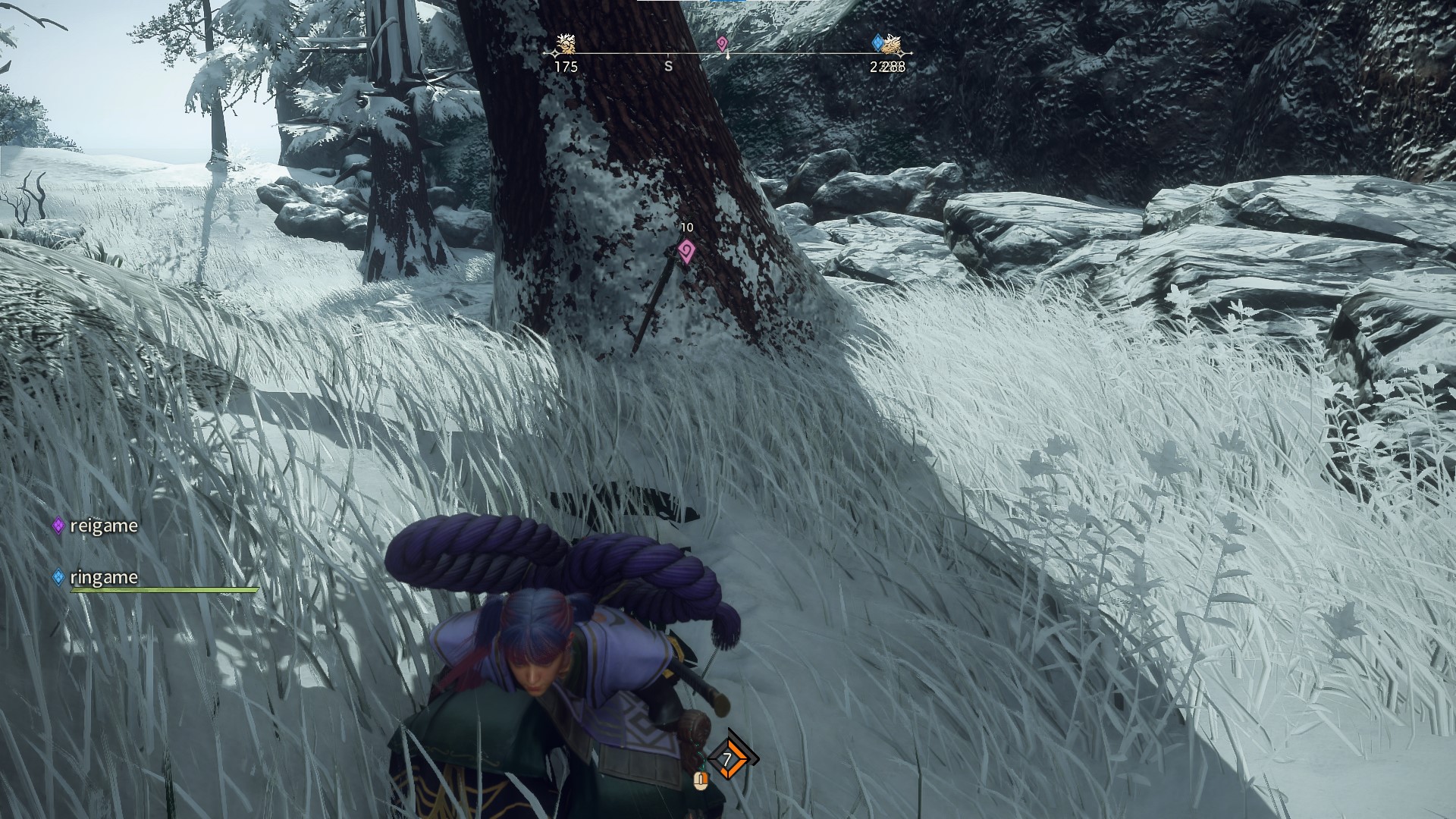This screenshot has width=1456, height=819.
Task: Select the pink spiral marker on the compass bar
Action: coord(722,43)
